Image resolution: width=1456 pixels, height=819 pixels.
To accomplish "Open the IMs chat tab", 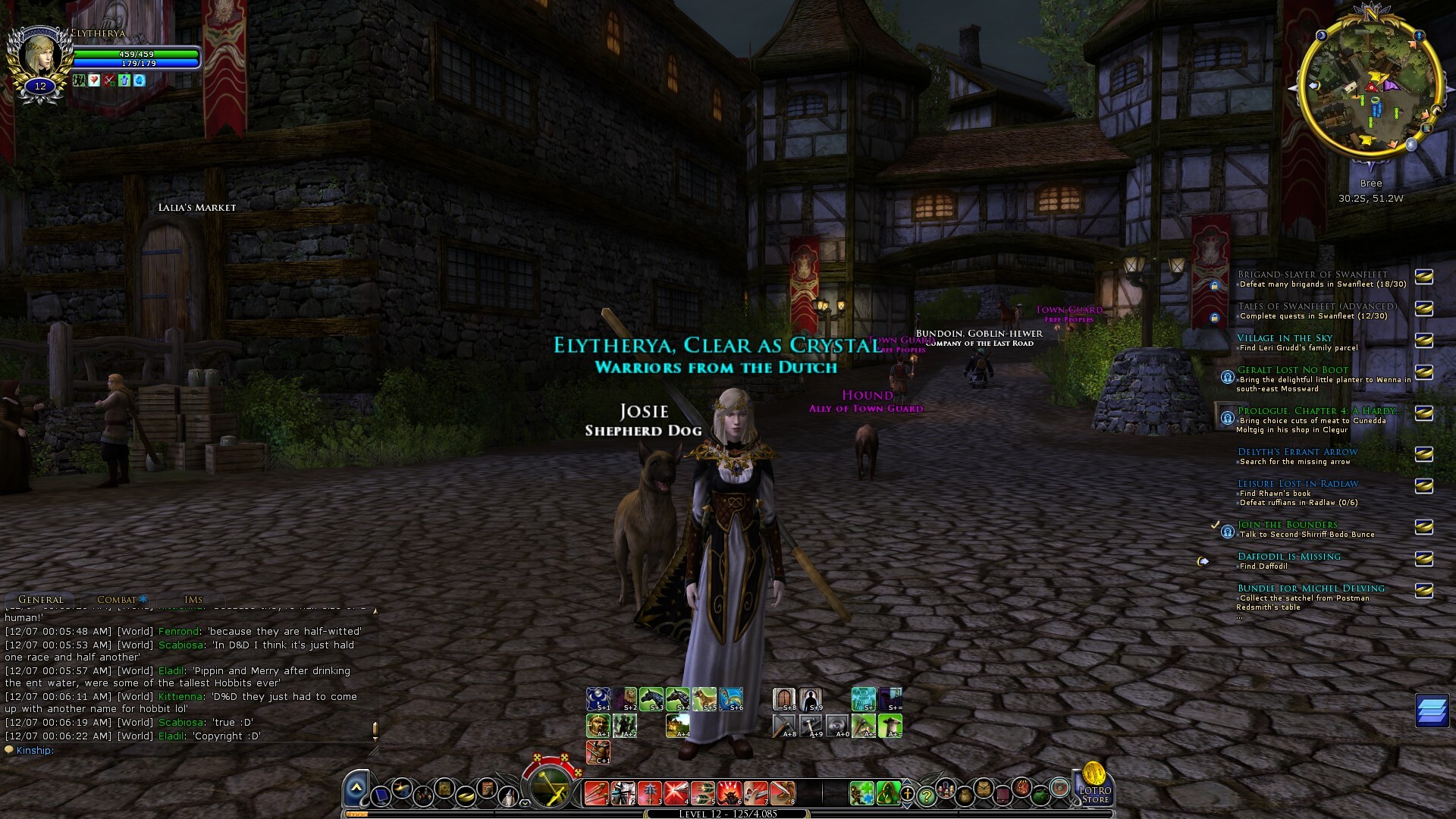I will (x=193, y=599).
